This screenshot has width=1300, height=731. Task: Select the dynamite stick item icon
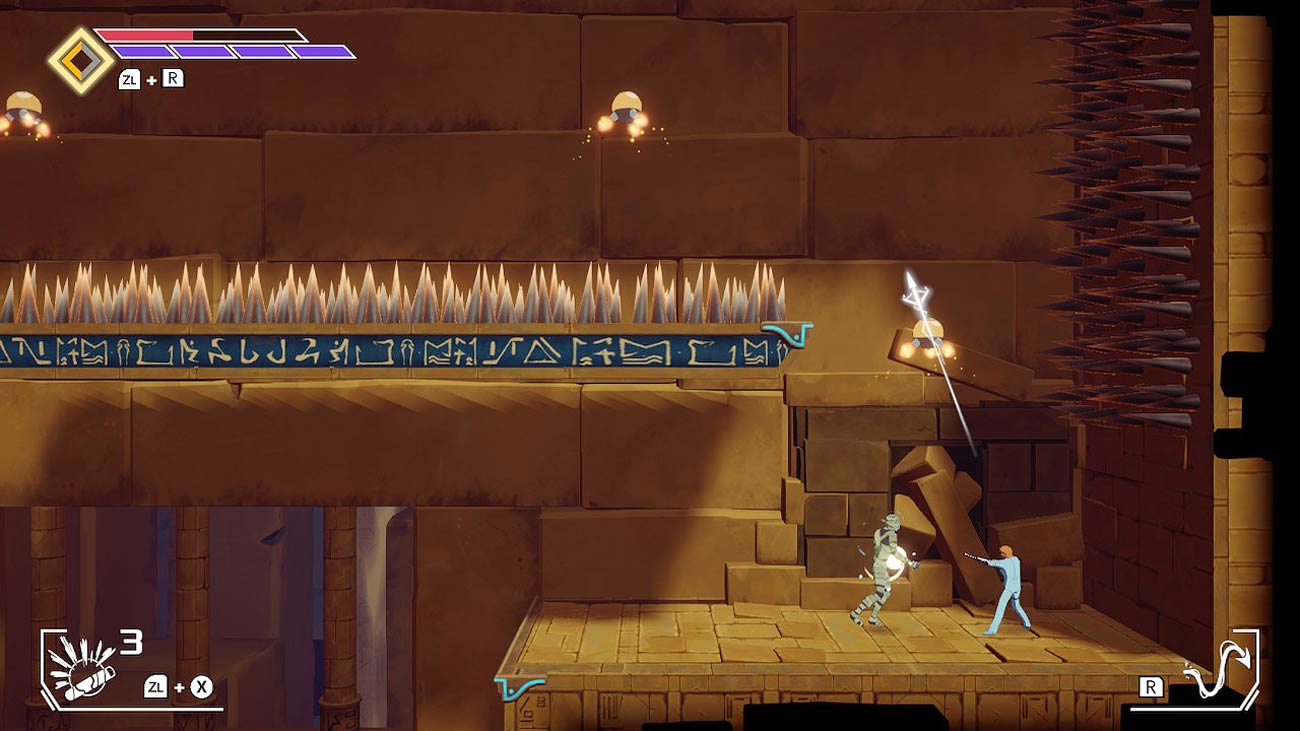tap(81, 668)
